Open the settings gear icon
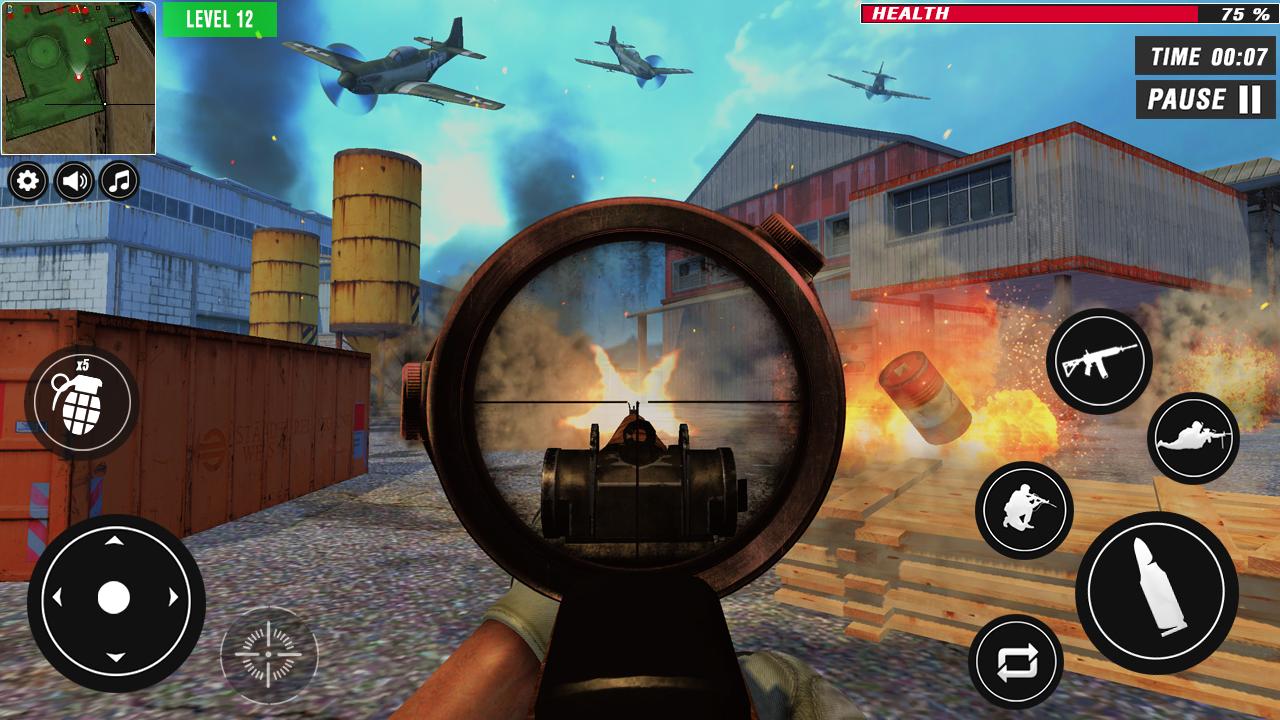 (28, 183)
